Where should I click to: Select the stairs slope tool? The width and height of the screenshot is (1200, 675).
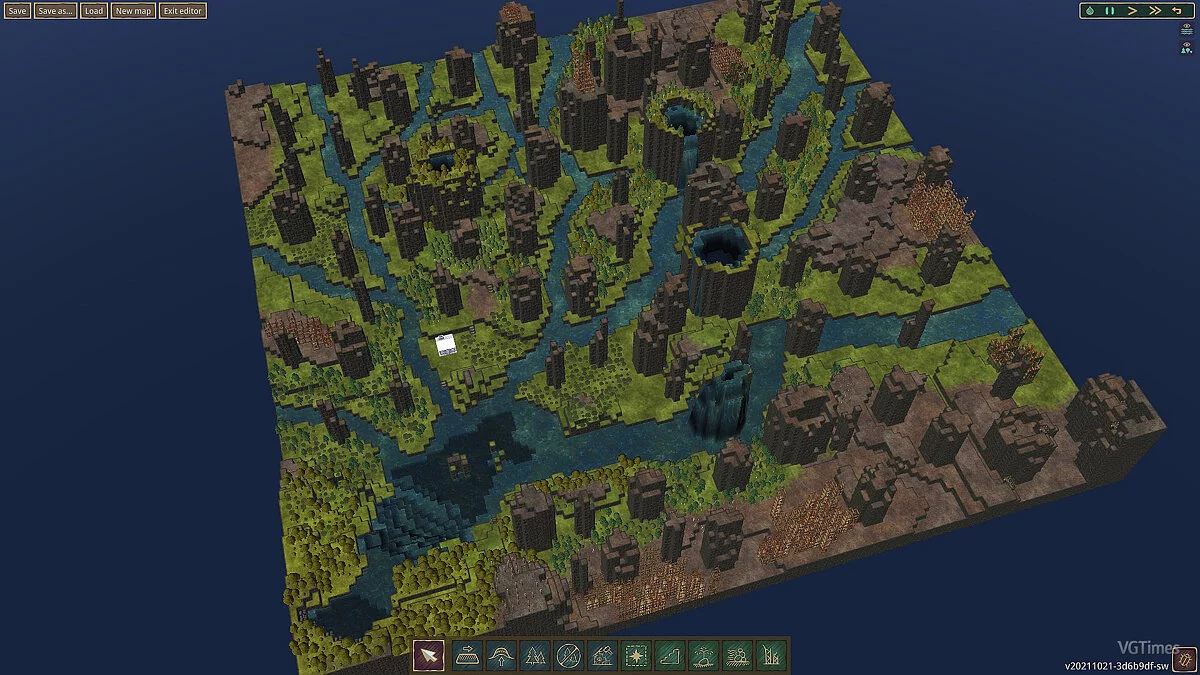tap(670, 656)
